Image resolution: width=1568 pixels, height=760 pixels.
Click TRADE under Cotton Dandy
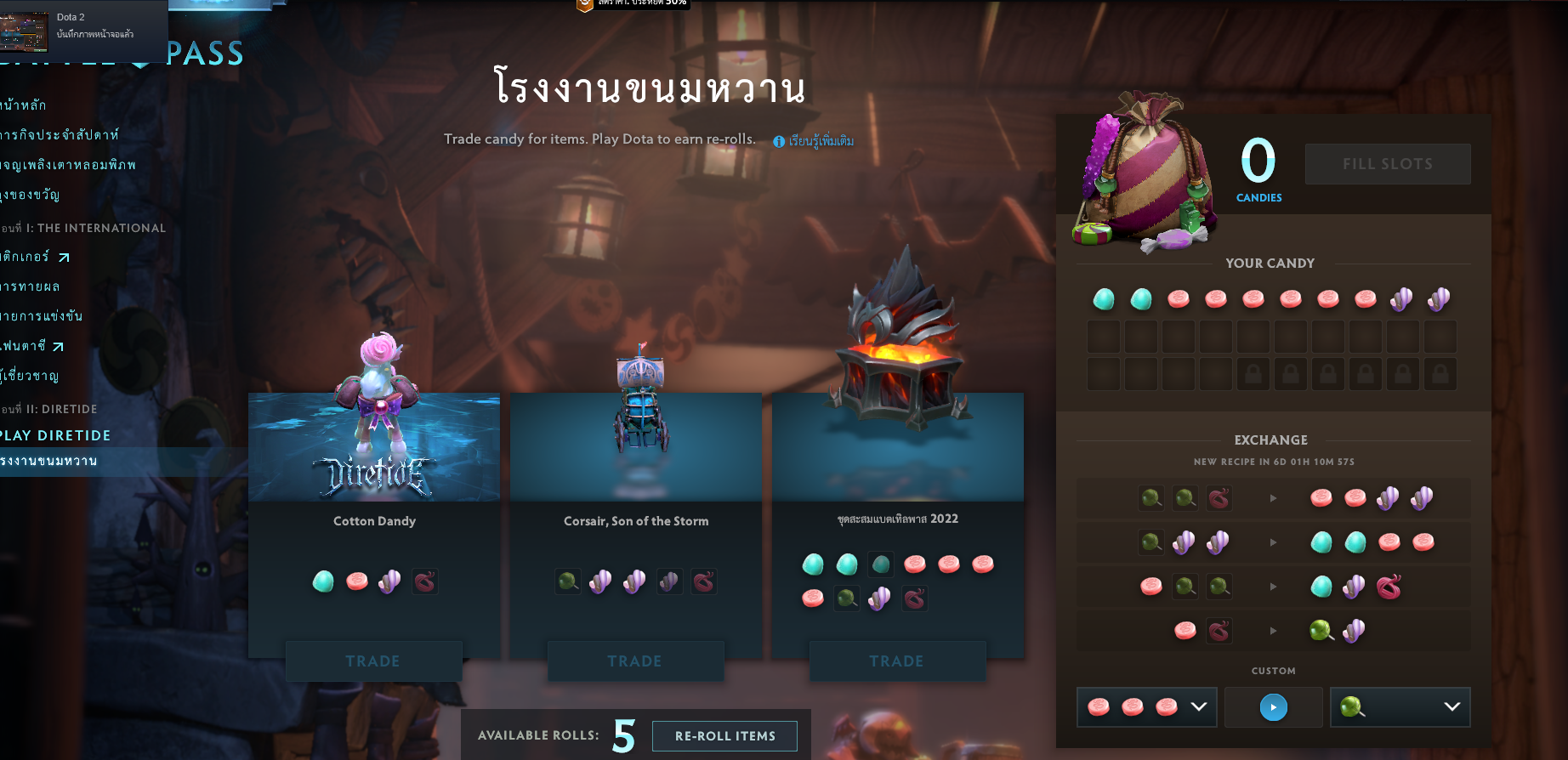point(373,661)
